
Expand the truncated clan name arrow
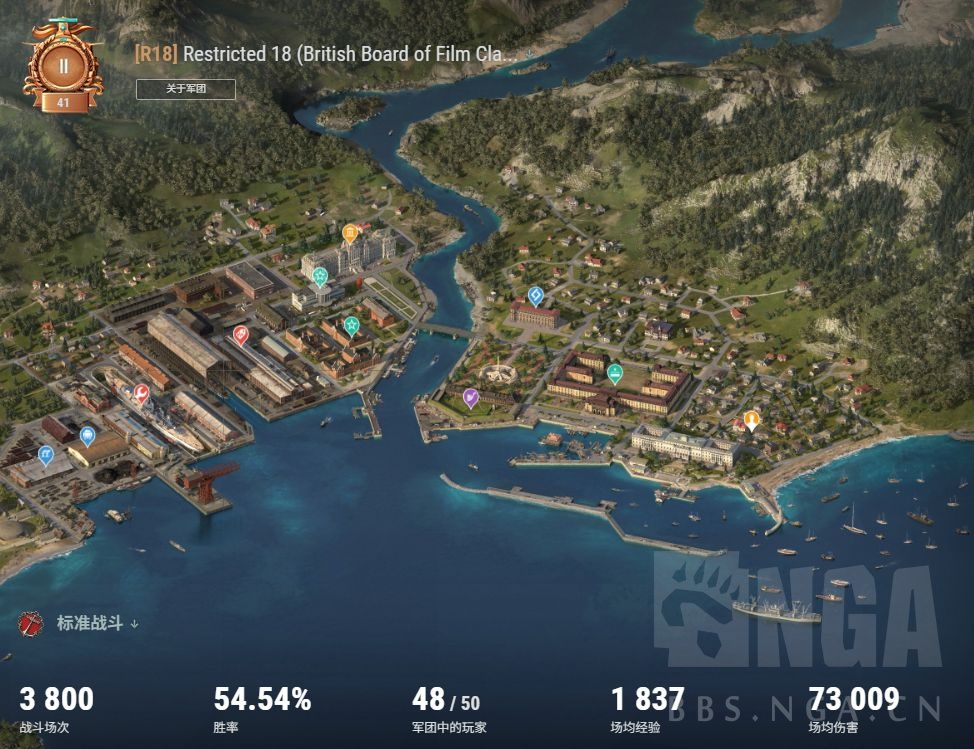point(529,54)
